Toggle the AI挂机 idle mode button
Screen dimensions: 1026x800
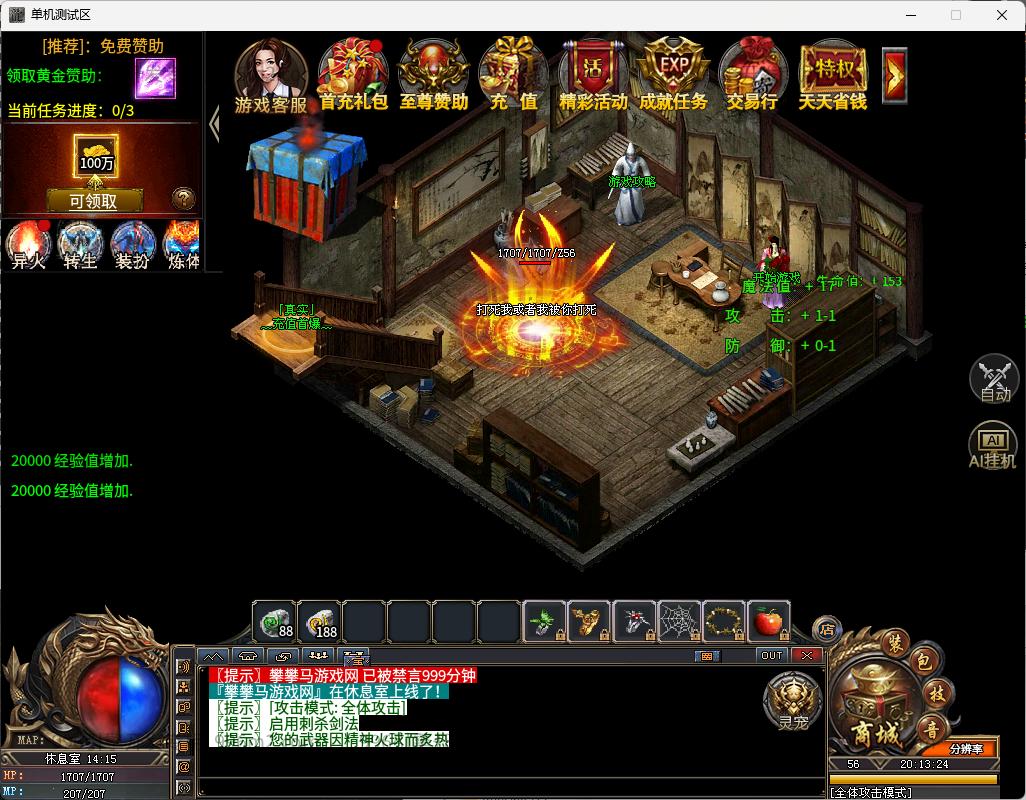pos(994,445)
